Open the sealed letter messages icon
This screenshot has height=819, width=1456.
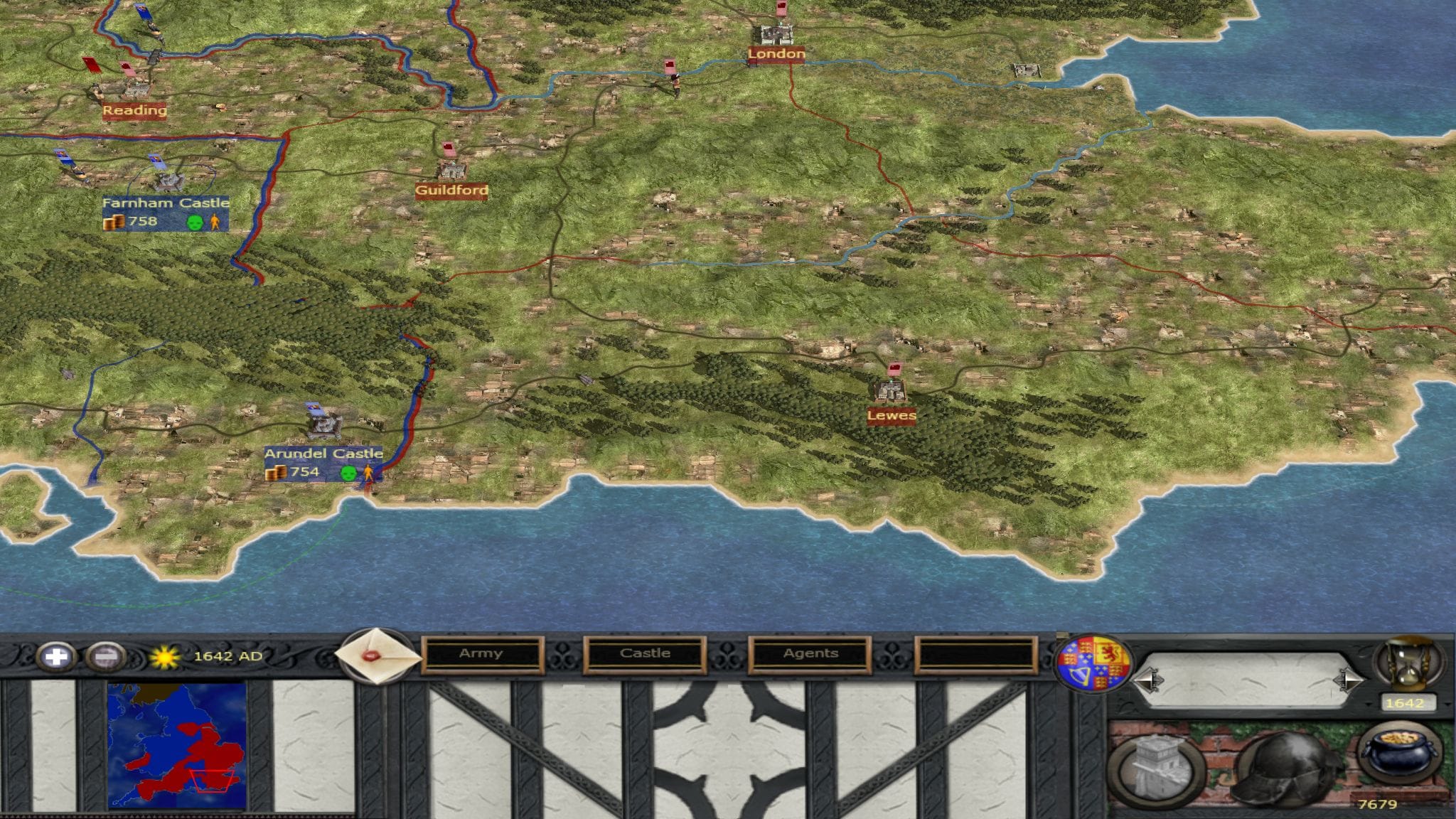(378, 655)
